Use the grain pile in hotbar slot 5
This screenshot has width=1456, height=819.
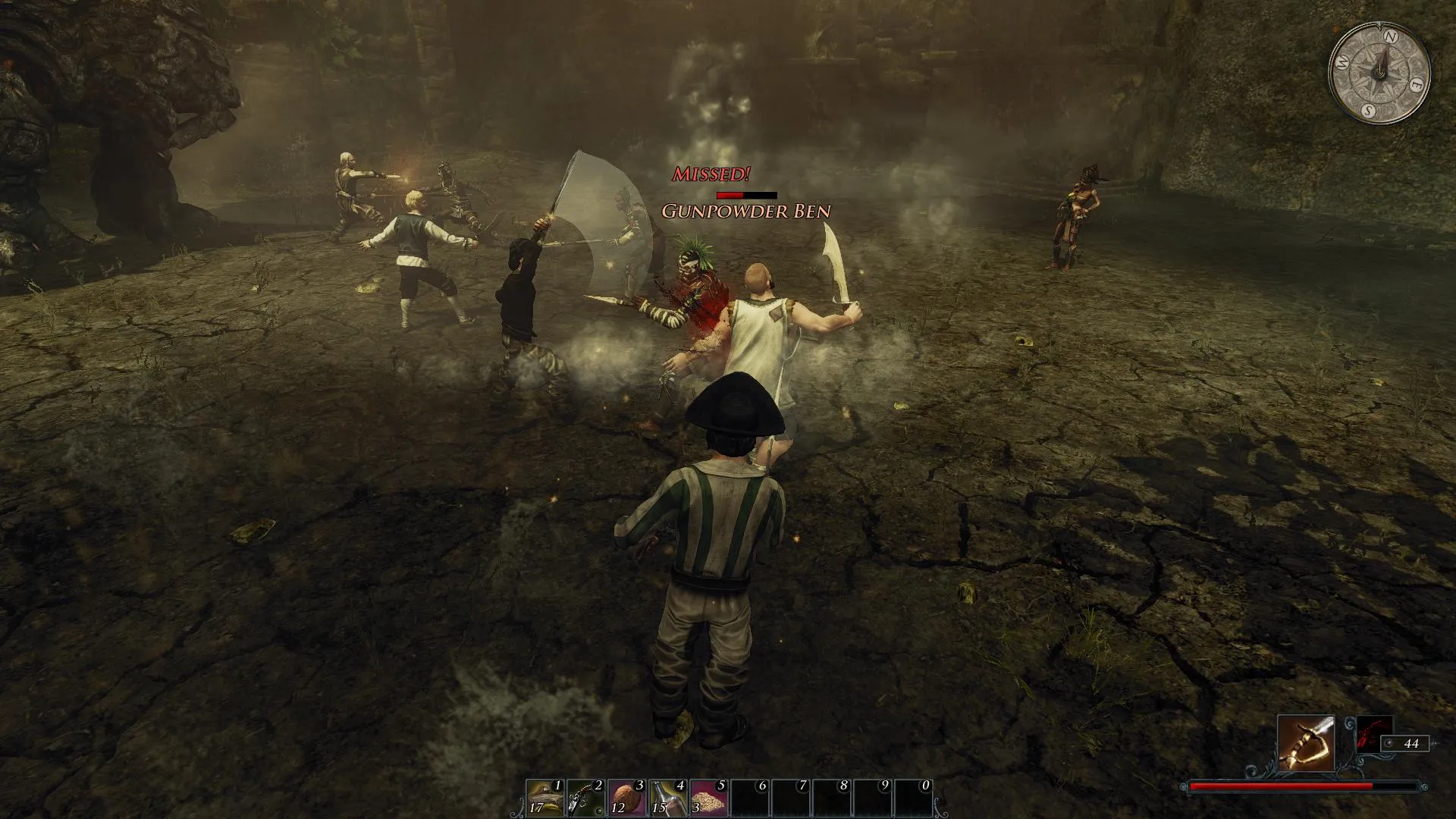pyautogui.click(x=708, y=798)
